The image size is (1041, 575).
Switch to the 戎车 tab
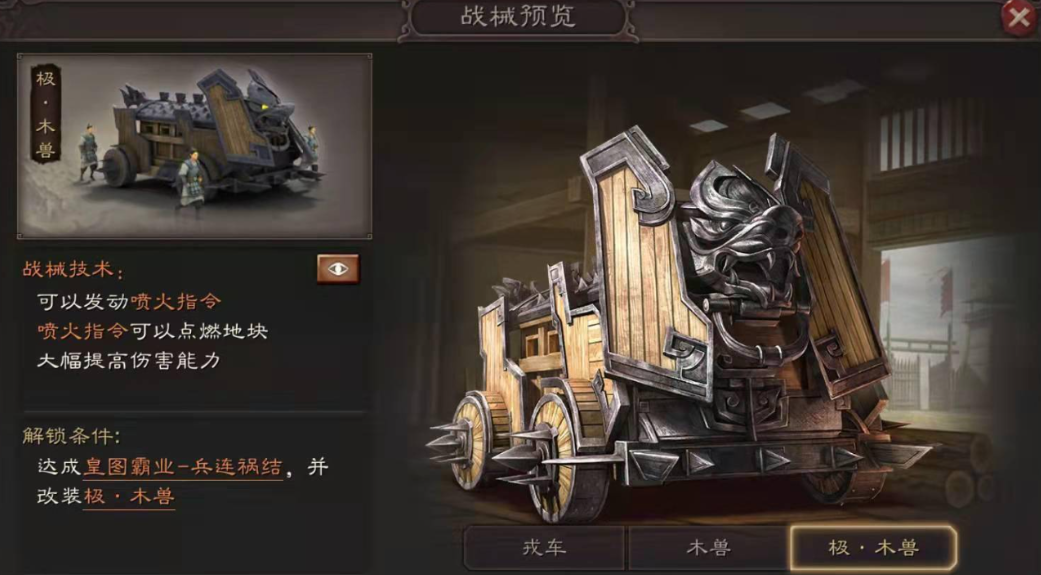545,547
